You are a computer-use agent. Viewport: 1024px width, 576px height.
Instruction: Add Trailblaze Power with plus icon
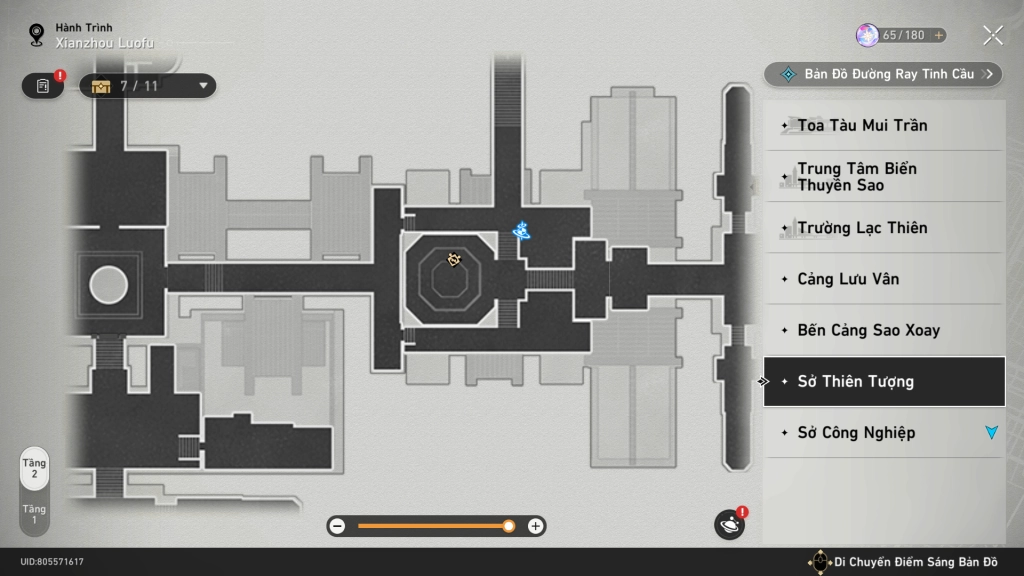(938, 35)
